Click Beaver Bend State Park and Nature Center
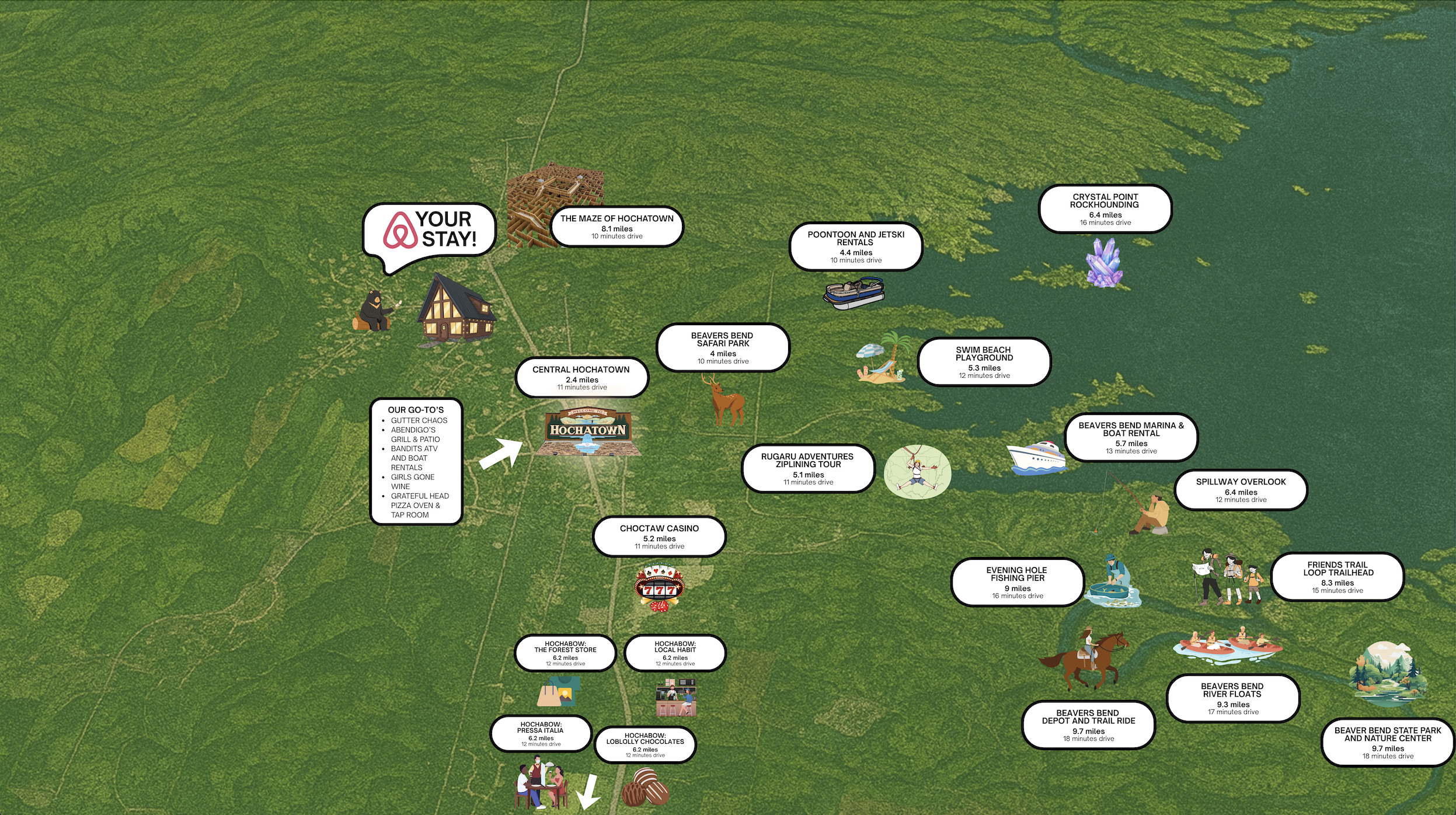1456x815 pixels. tap(1387, 742)
